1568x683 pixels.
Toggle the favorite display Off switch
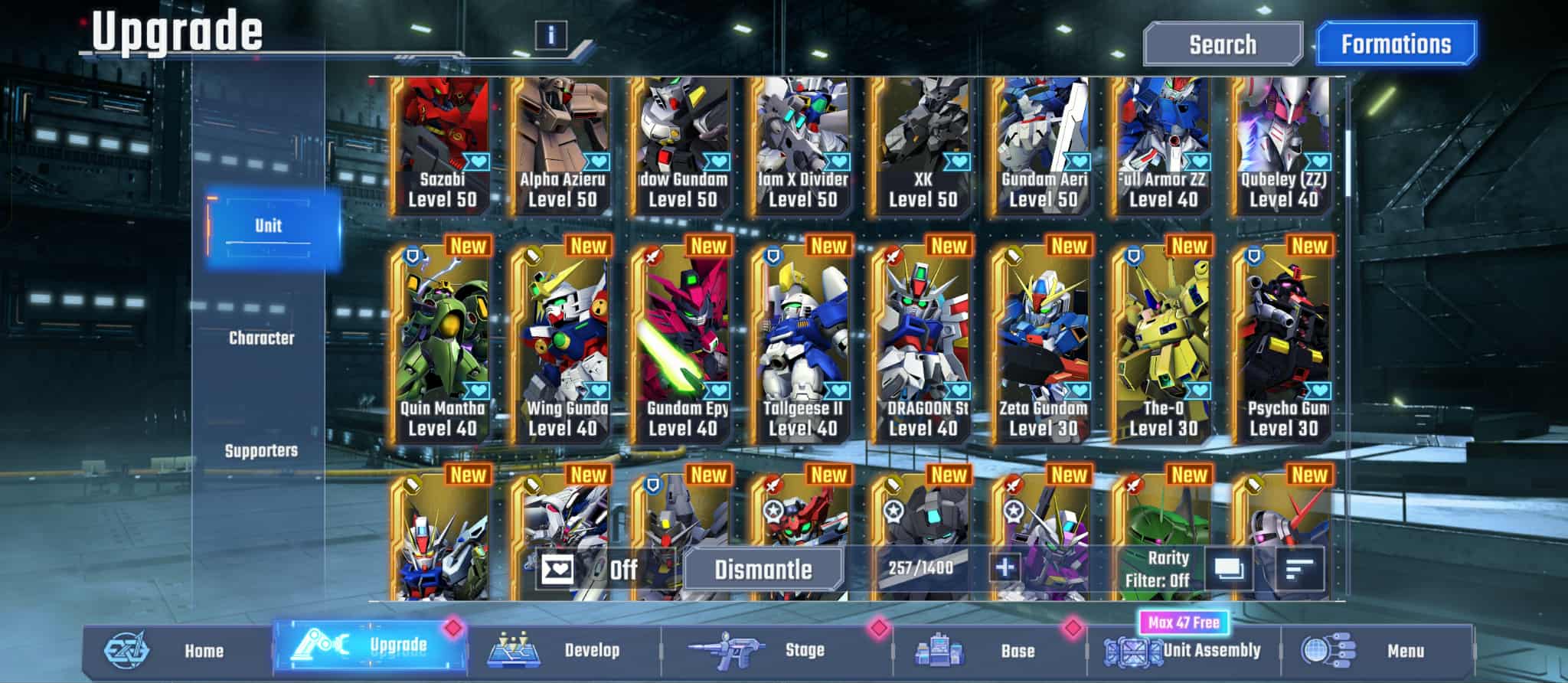590,570
